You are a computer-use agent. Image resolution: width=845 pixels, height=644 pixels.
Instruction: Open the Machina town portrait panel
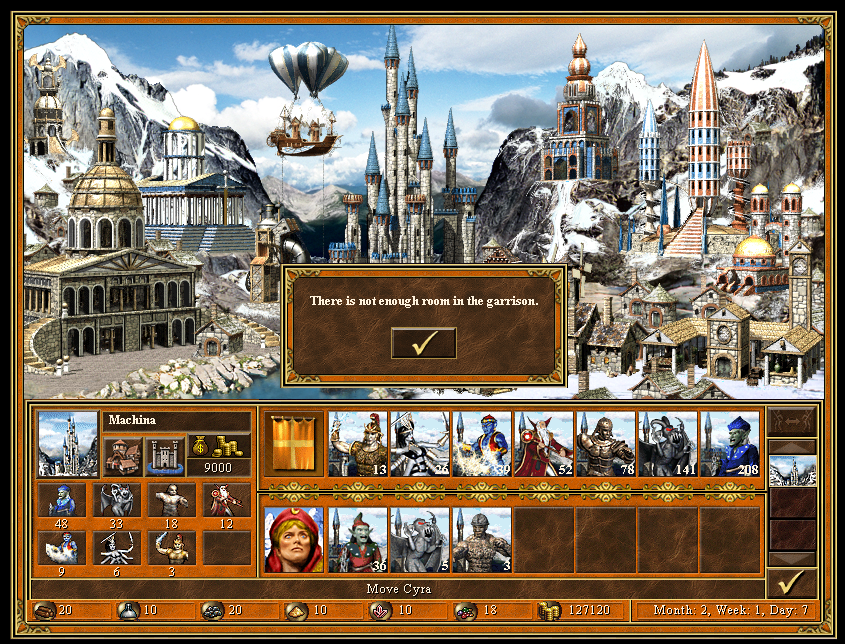68,444
